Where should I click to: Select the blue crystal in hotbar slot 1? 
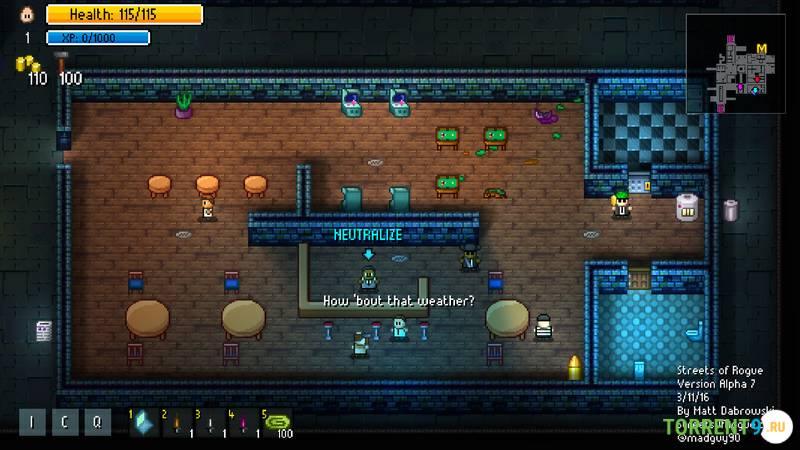pos(145,423)
